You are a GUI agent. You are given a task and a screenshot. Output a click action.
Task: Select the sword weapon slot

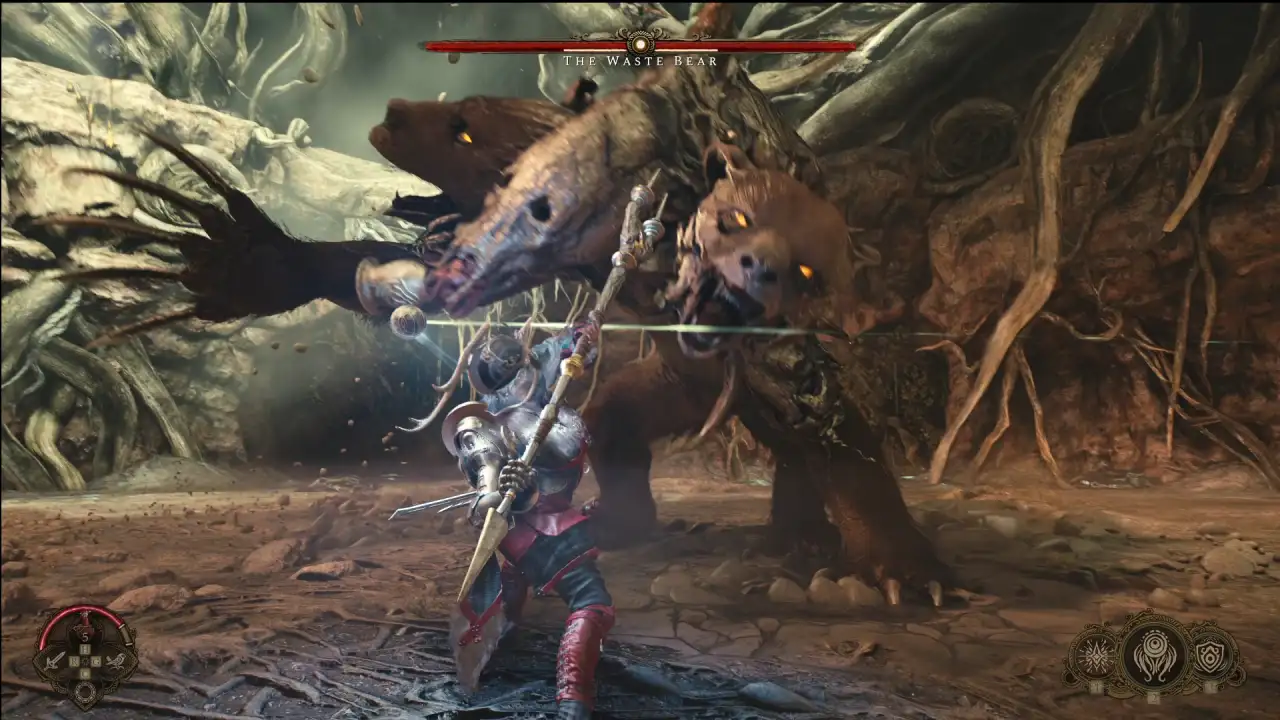coord(55,660)
